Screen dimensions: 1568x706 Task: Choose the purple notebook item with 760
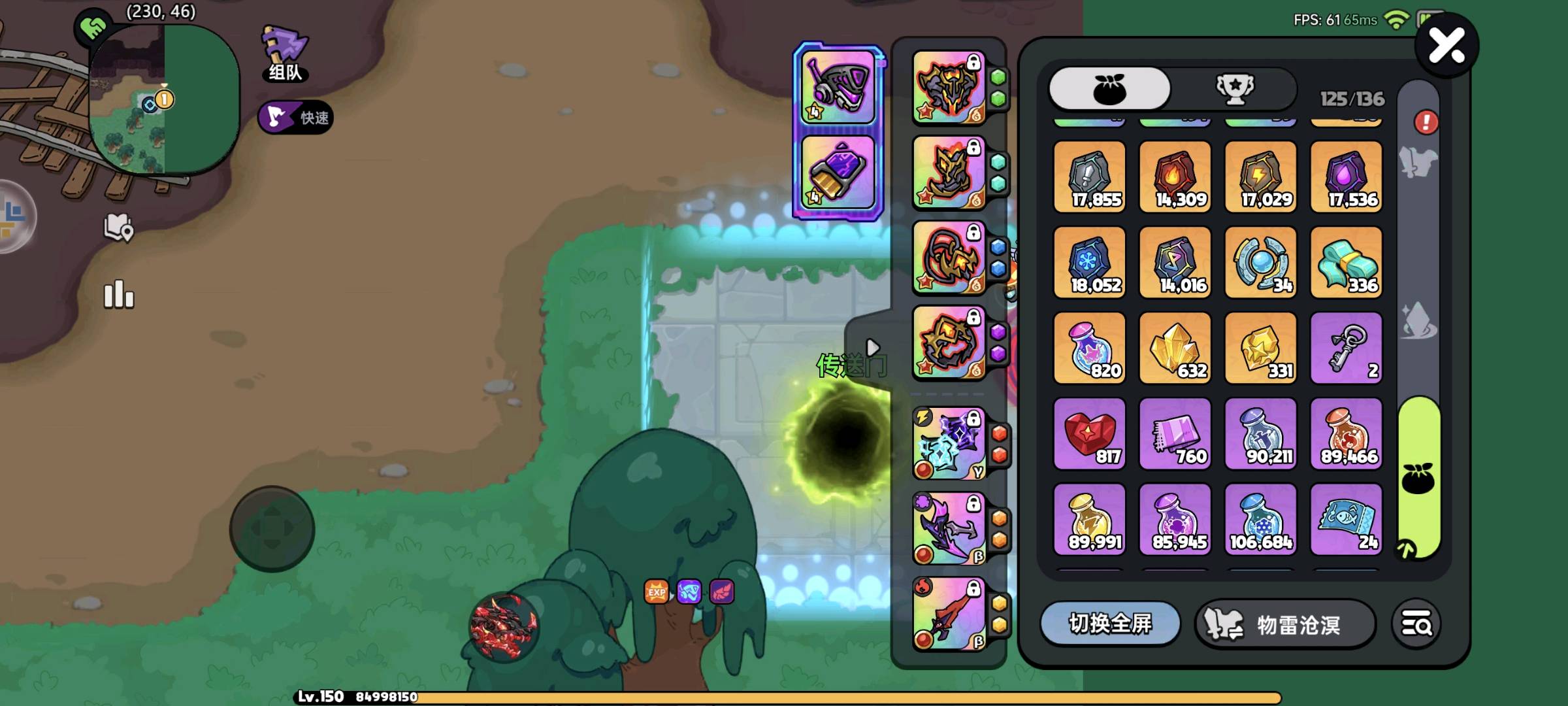click(x=1175, y=433)
